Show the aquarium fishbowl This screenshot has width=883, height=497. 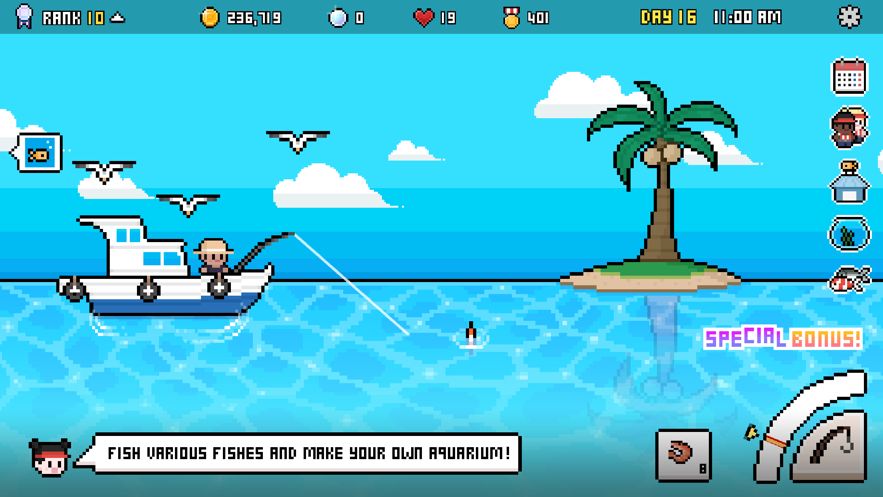click(x=849, y=234)
